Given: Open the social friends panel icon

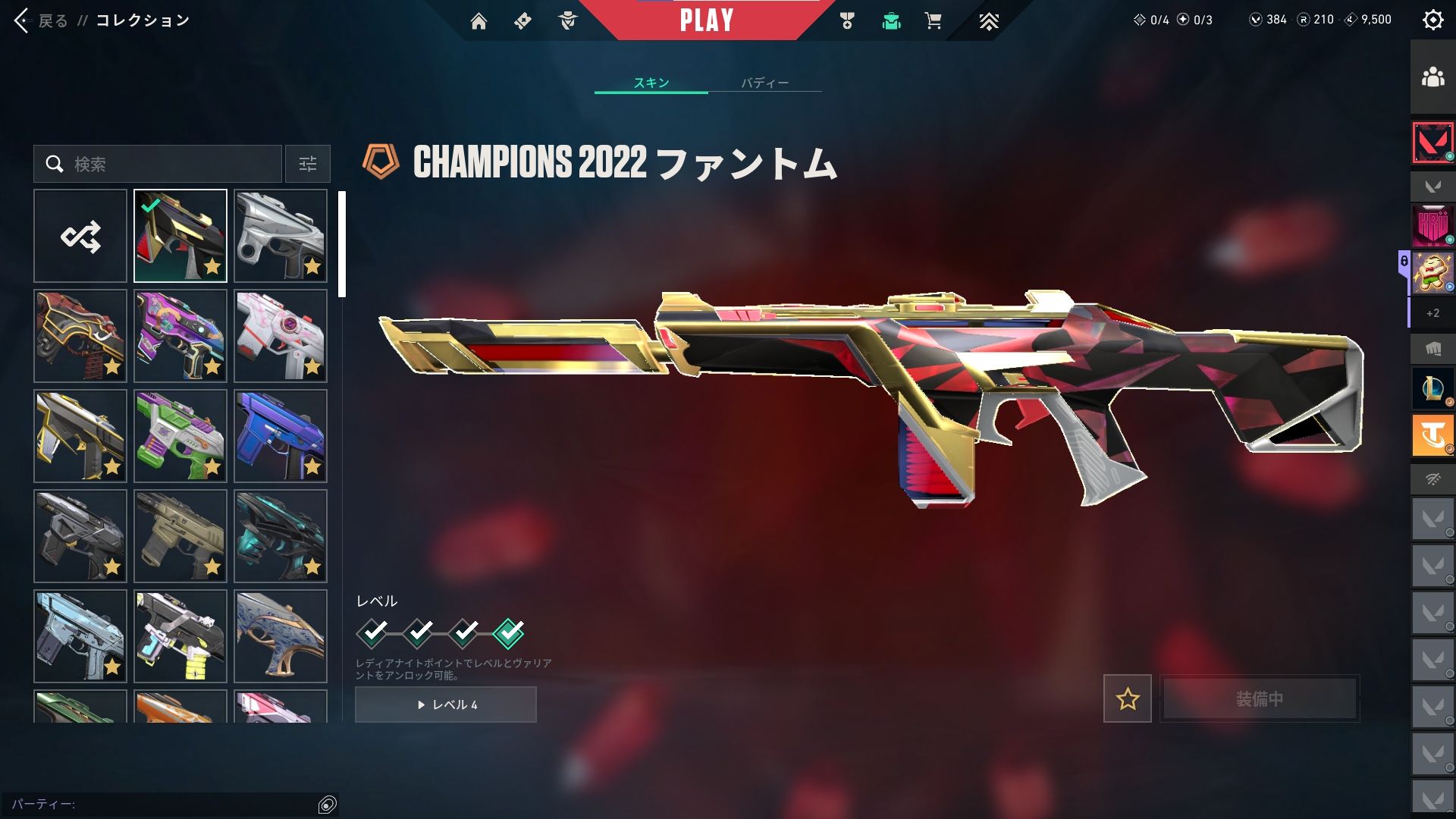Looking at the screenshot, I should click(x=1432, y=77).
